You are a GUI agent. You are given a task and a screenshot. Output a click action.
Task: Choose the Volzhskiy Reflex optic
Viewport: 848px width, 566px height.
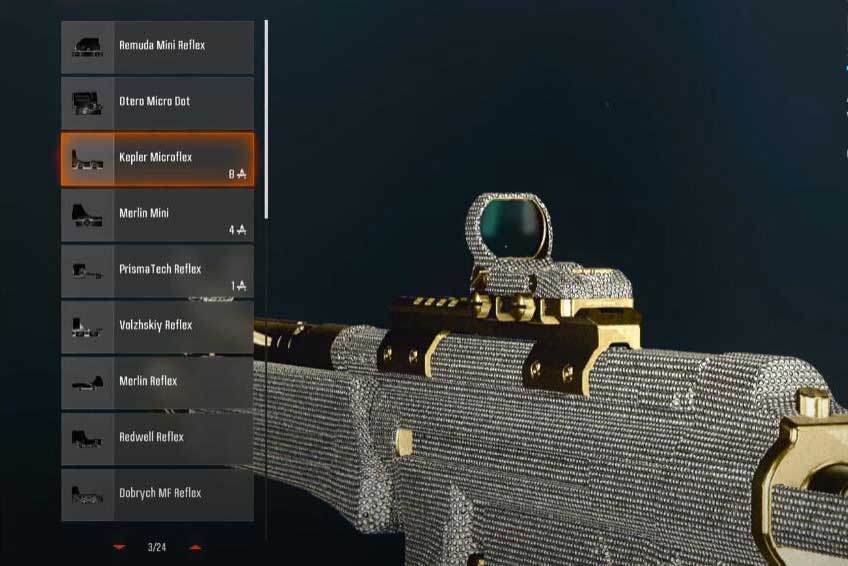point(157,327)
